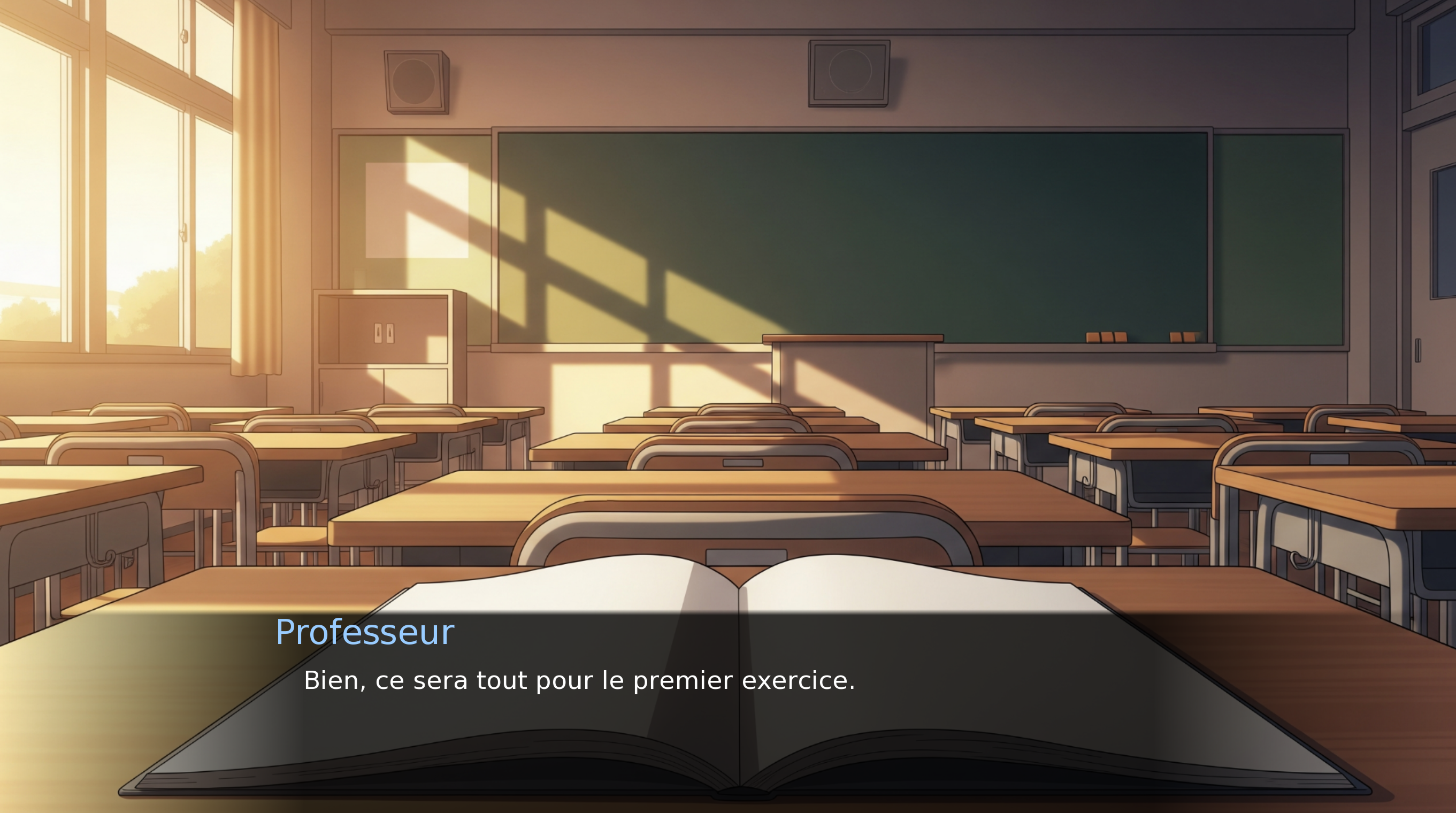Click the chalk pieces on the board tray
This screenshot has width=1456, height=813.
coord(1107,338)
